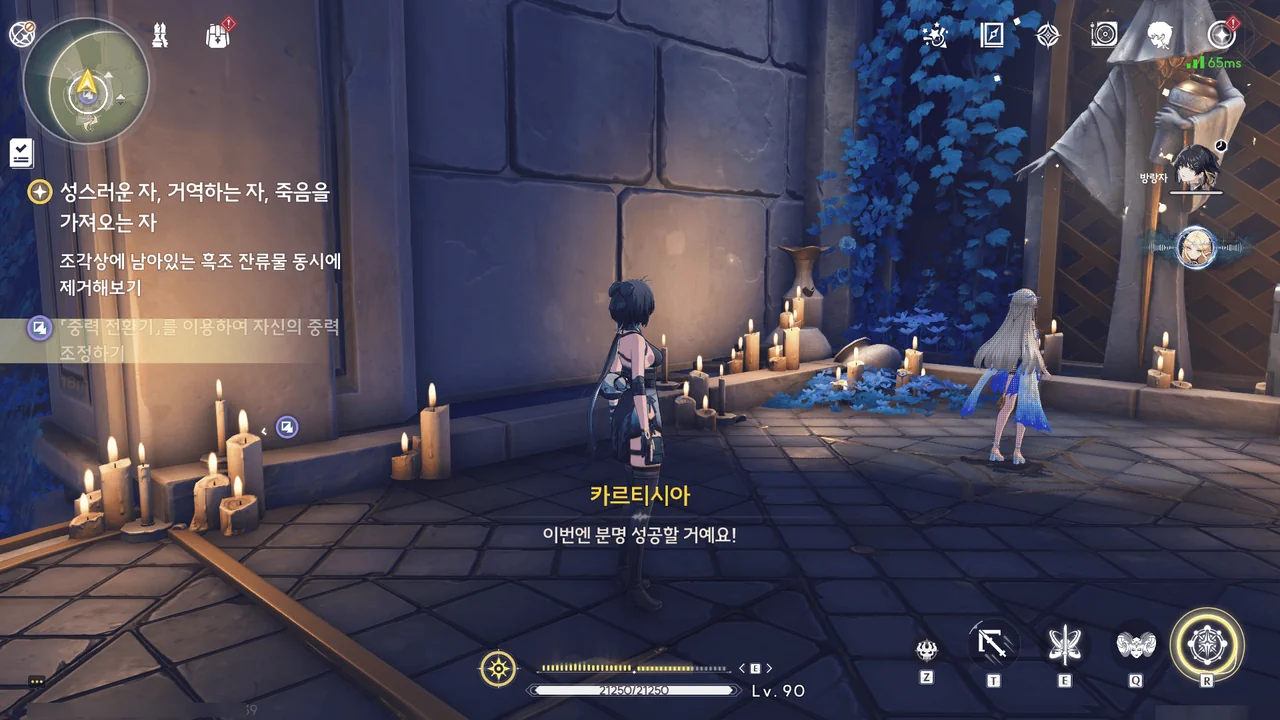Open the disc-shaped icon in the top bar
1280x720 pixels.
pos(1104,35)
